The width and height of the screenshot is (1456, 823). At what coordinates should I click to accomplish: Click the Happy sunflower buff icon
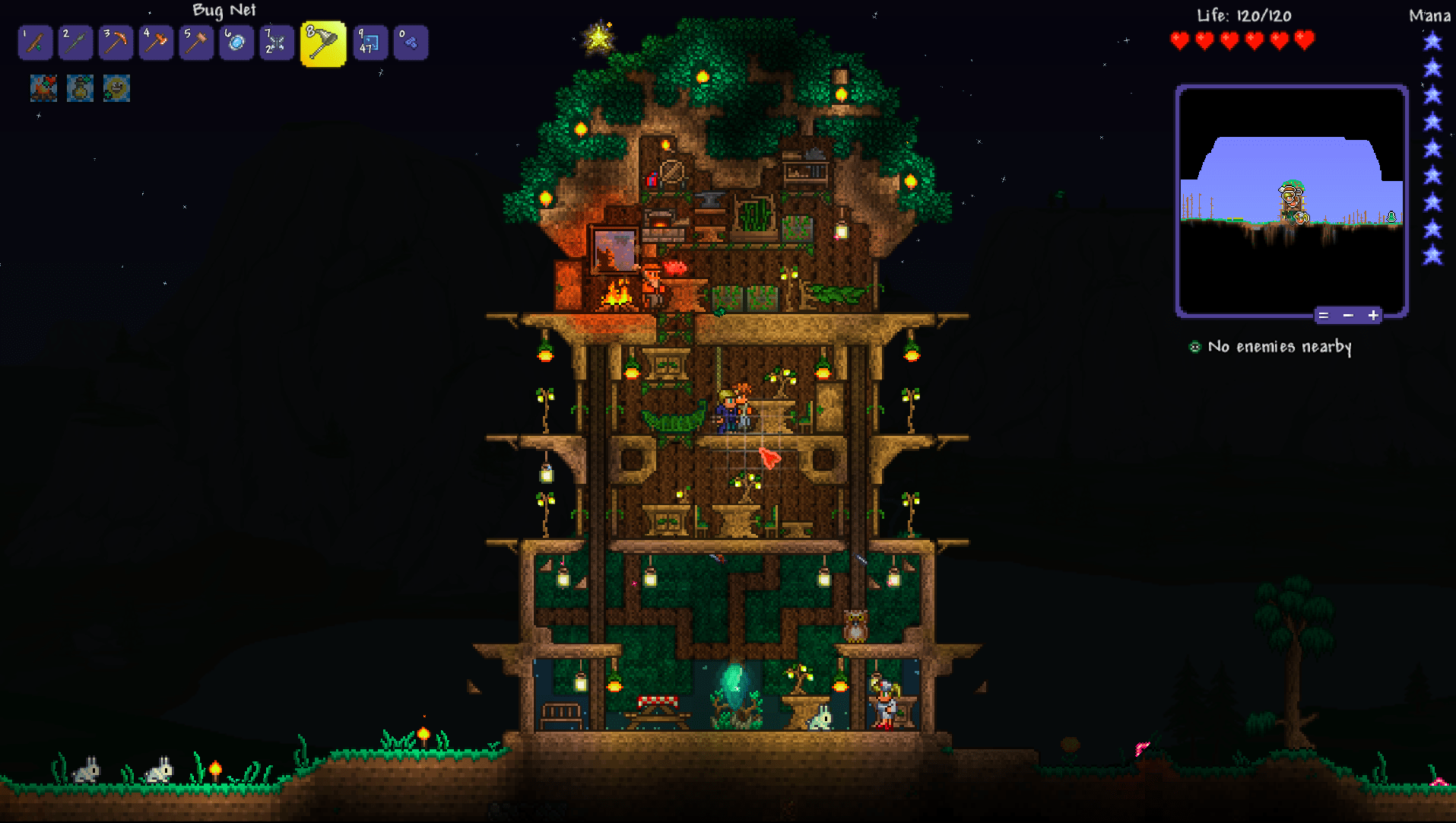click(x=116, y=88)
